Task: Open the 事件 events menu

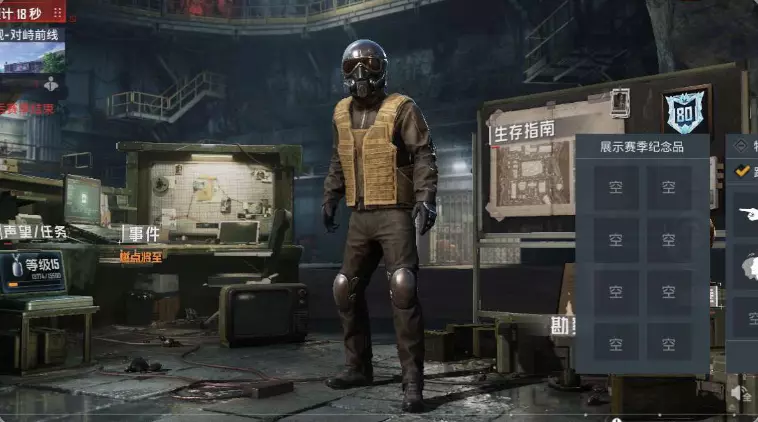Action: (142, 234)
